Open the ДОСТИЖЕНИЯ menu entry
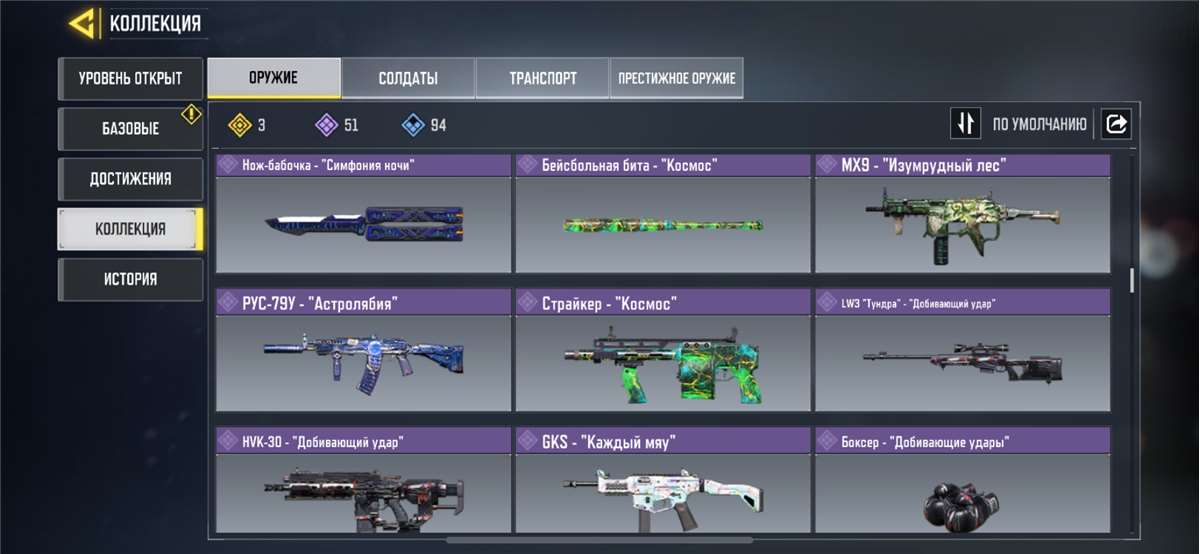1200x554 pixels. (130, 179)
